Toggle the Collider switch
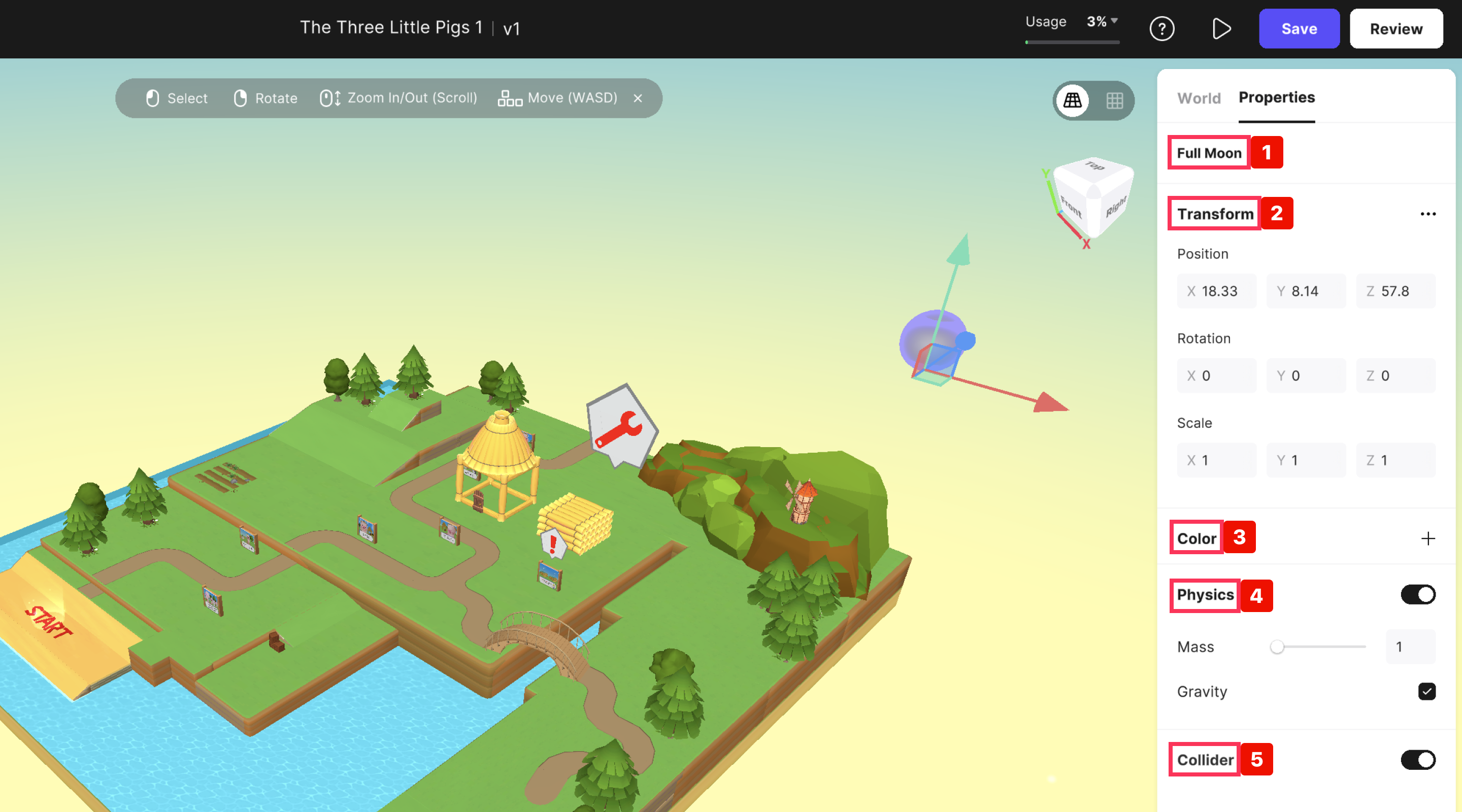 [x=1418, y=760]
